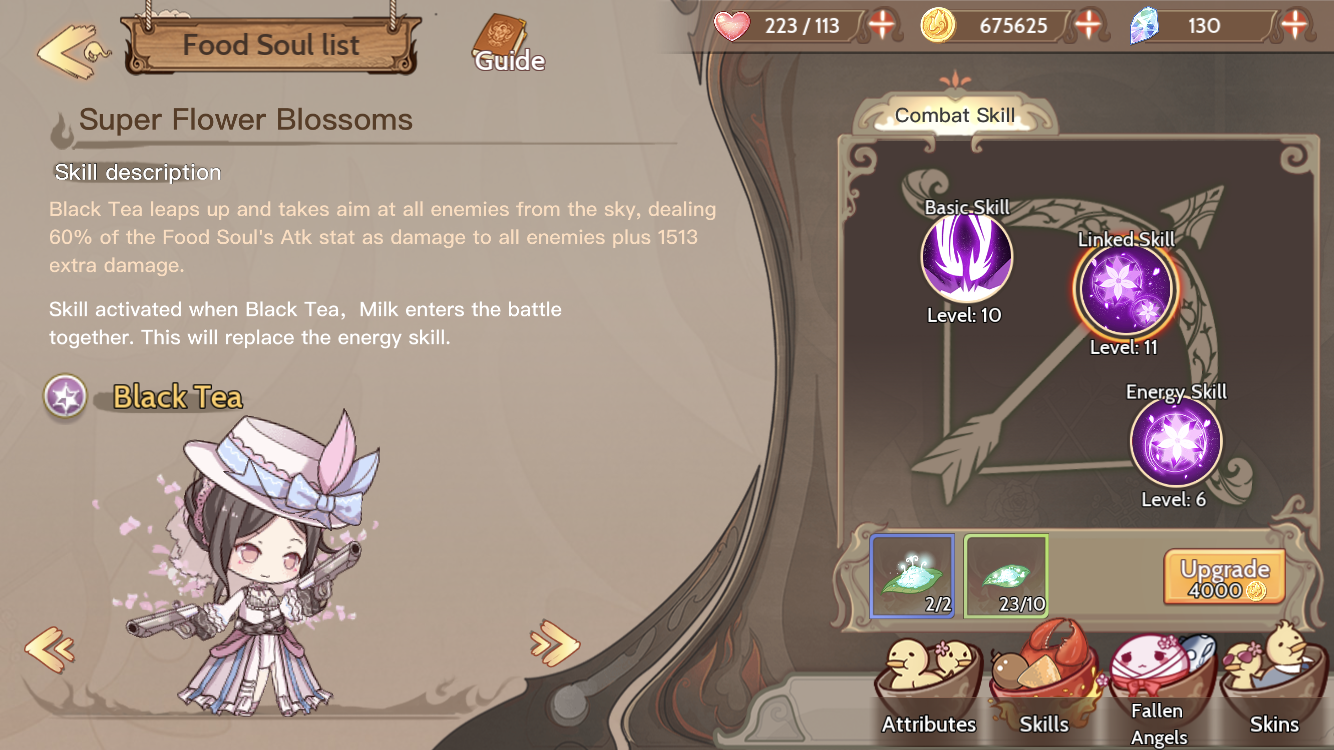Tap the green leaf material slot showing 23/10
The image size is (1334, 750).
click(1006, 576)
